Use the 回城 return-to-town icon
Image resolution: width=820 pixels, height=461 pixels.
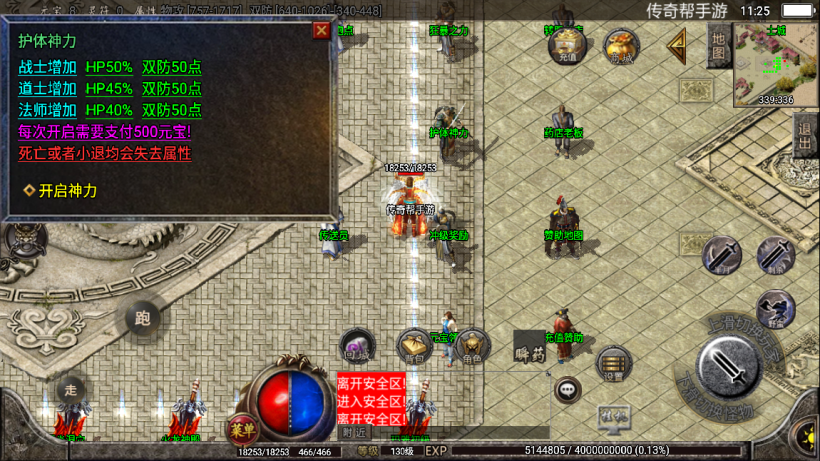[x=357, y=346]
